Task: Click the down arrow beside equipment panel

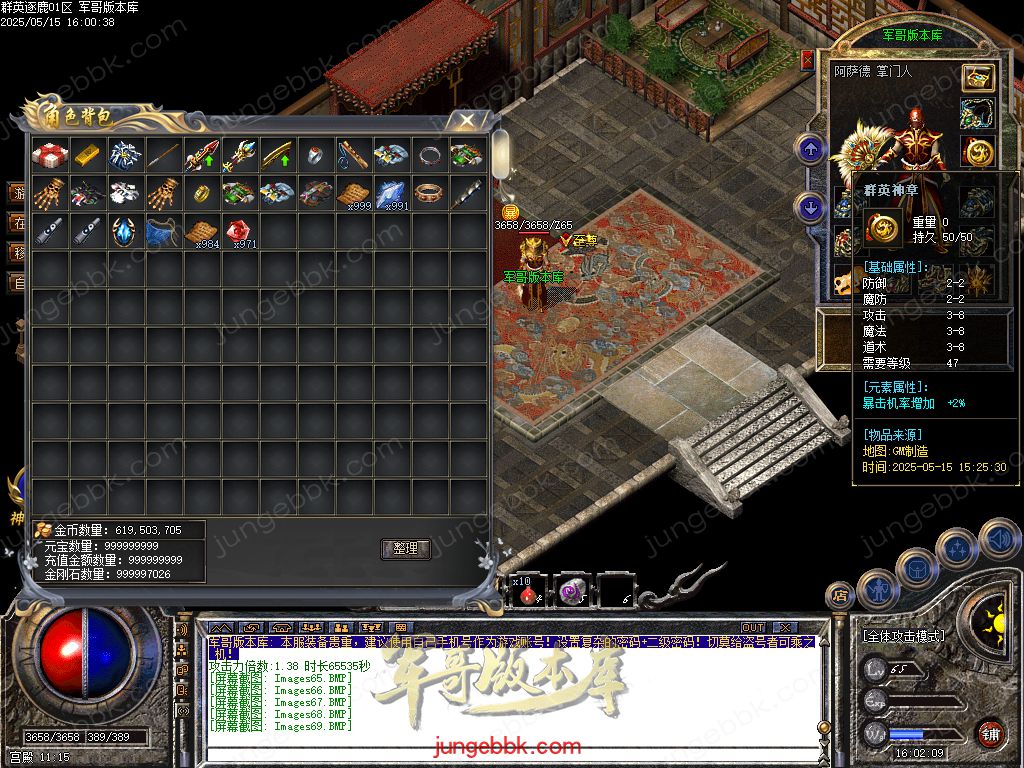Action: [809, 208]
